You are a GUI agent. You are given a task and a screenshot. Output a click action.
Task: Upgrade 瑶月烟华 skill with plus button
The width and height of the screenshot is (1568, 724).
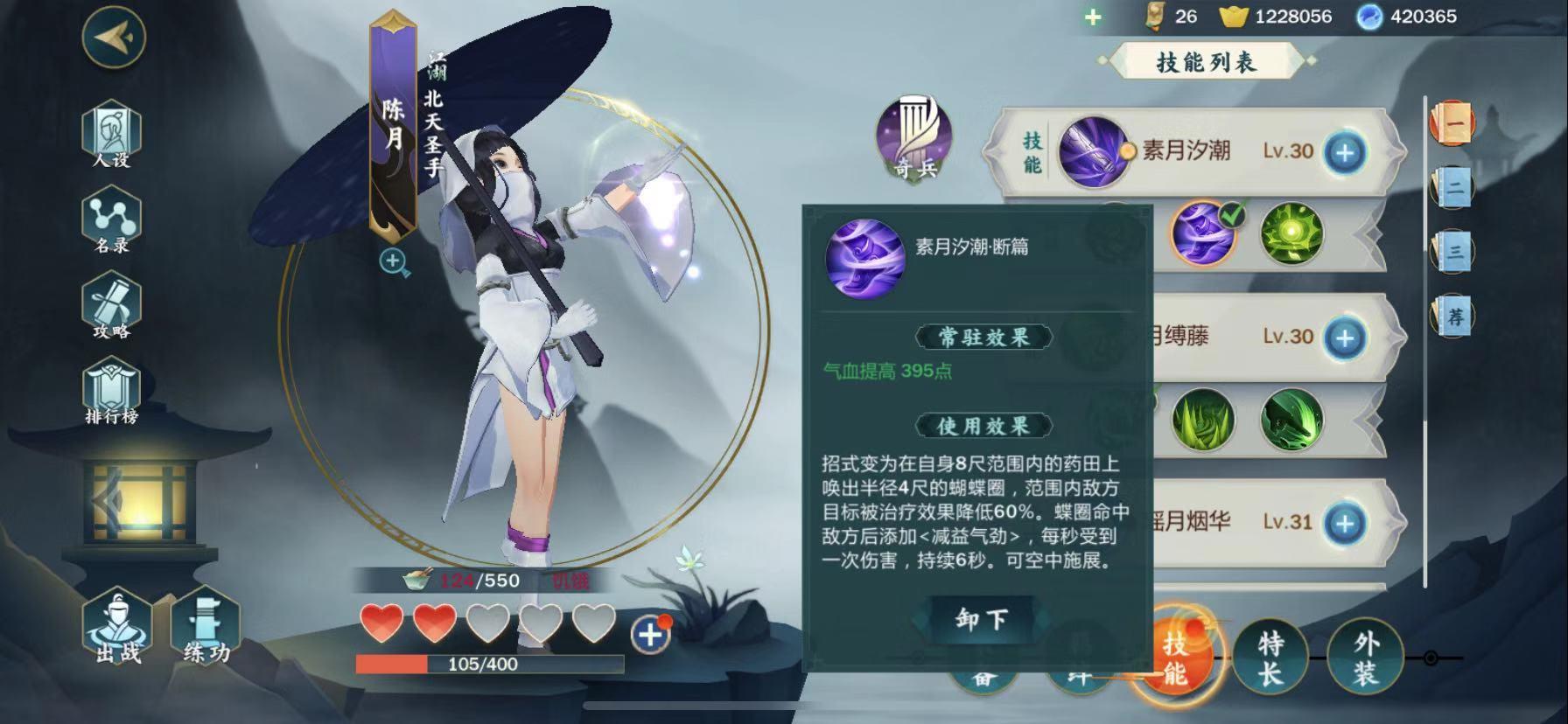1345,523
